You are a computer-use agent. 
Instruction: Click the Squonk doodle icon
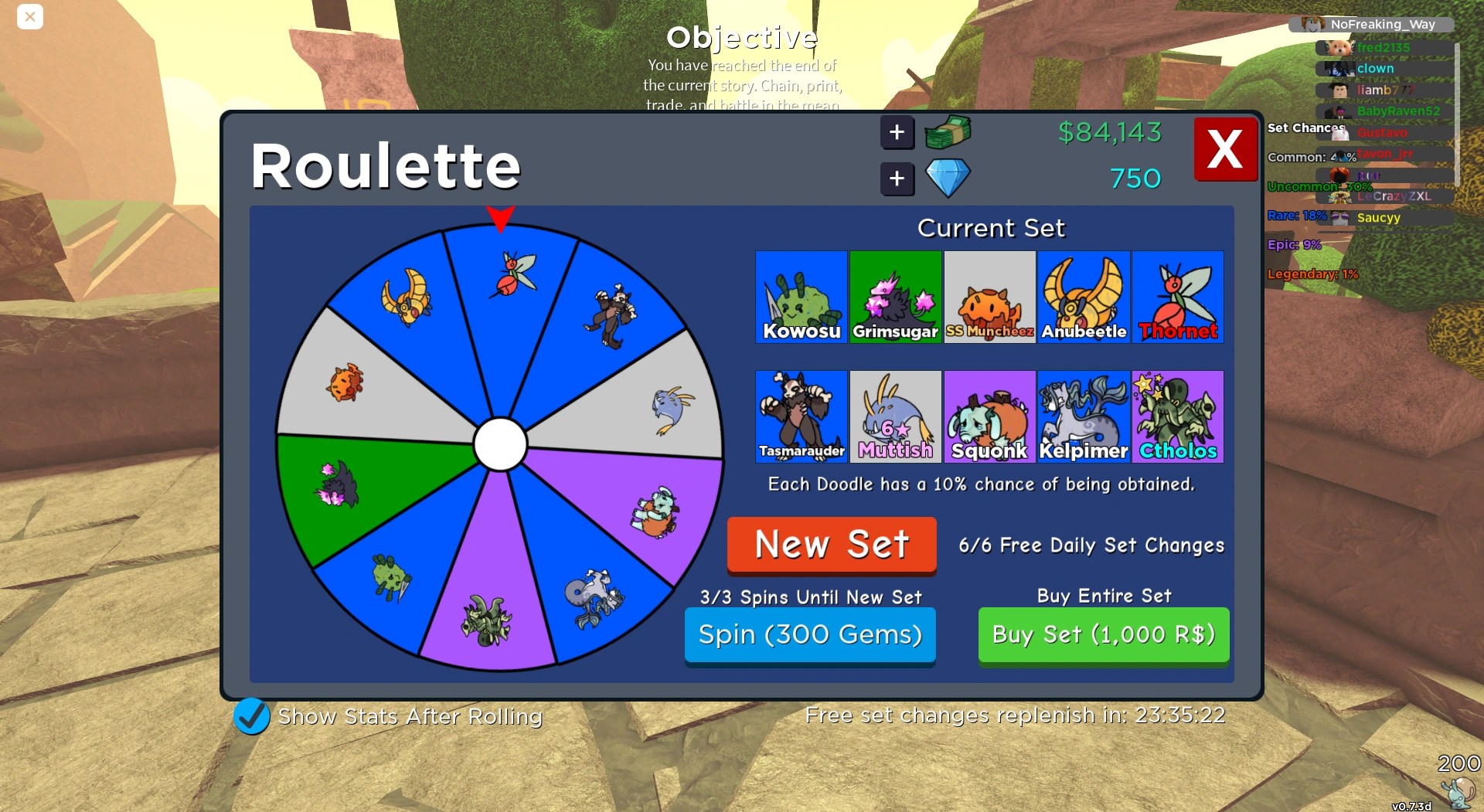pos(989,416)
